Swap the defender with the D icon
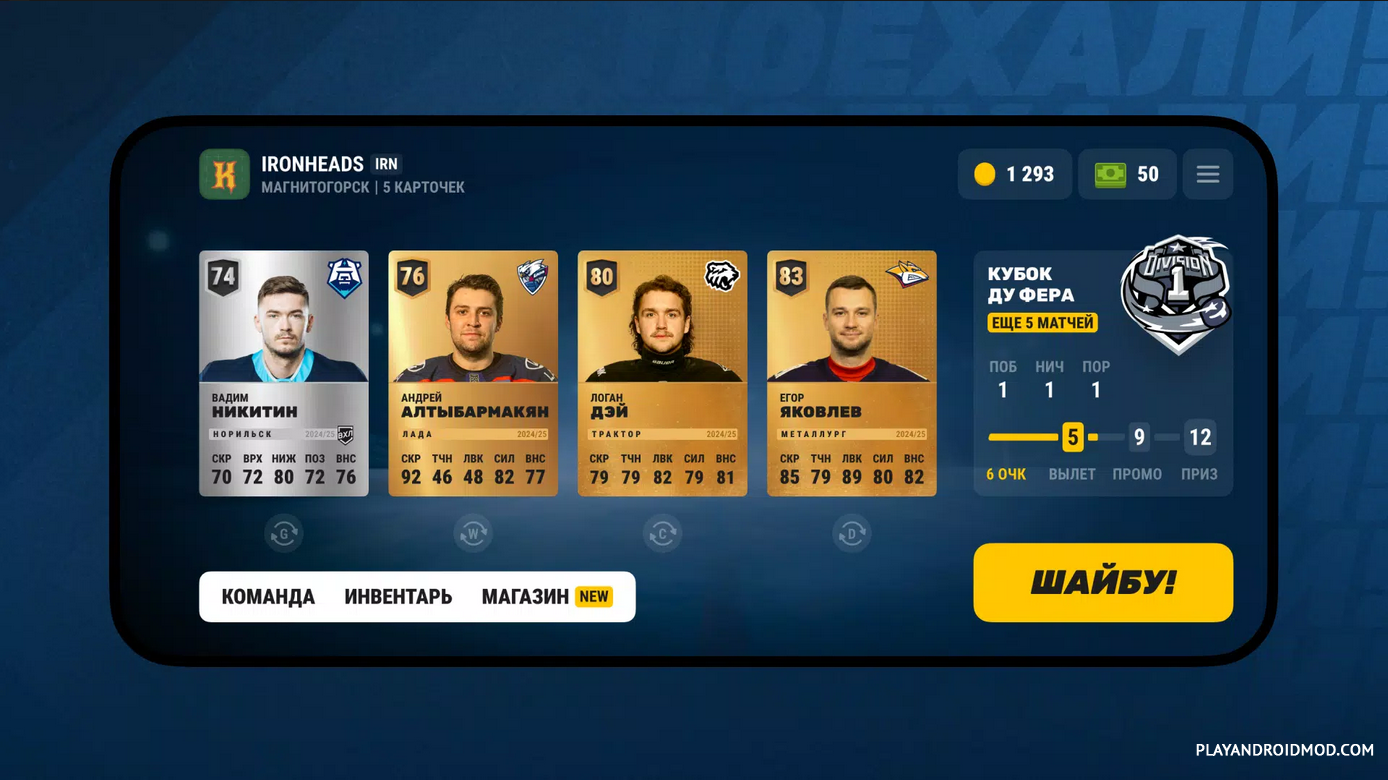Viewport: 1388px width, 780px height. pyautogui.click(x=852, y=533)
